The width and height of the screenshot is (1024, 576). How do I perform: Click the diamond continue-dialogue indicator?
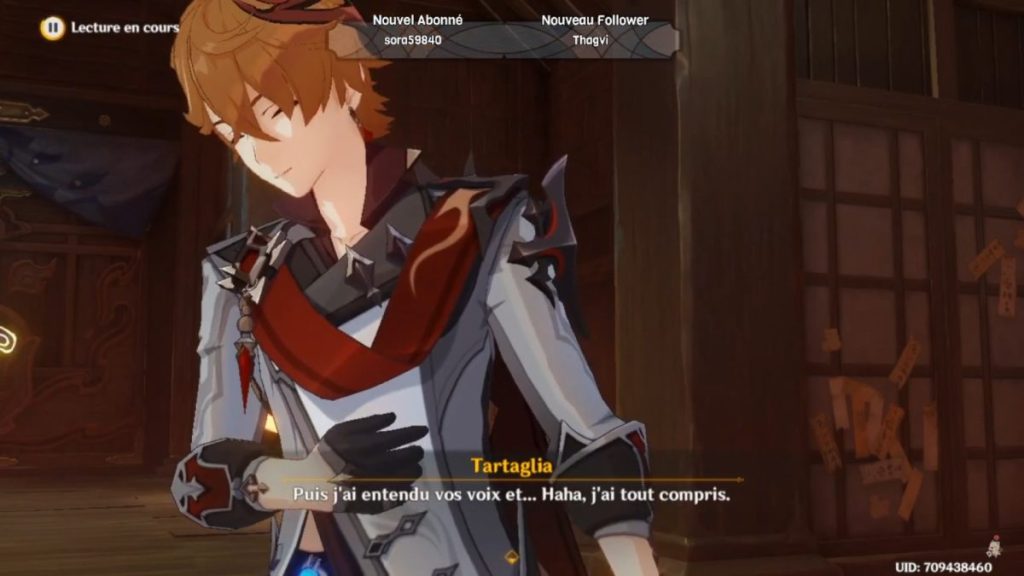[512, 557]
